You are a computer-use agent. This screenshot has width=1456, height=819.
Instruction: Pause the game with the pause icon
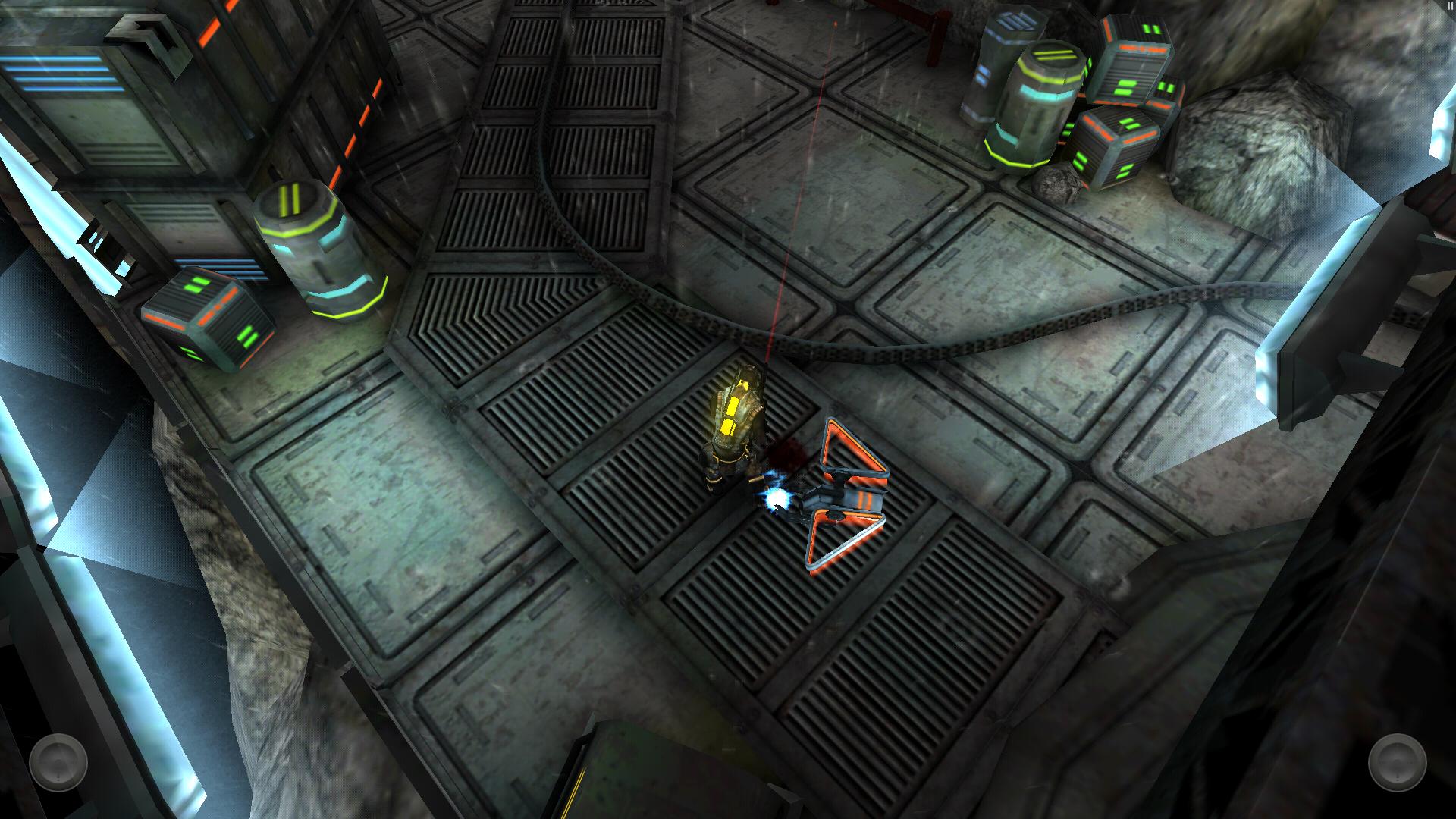[x=1449, y=5]
